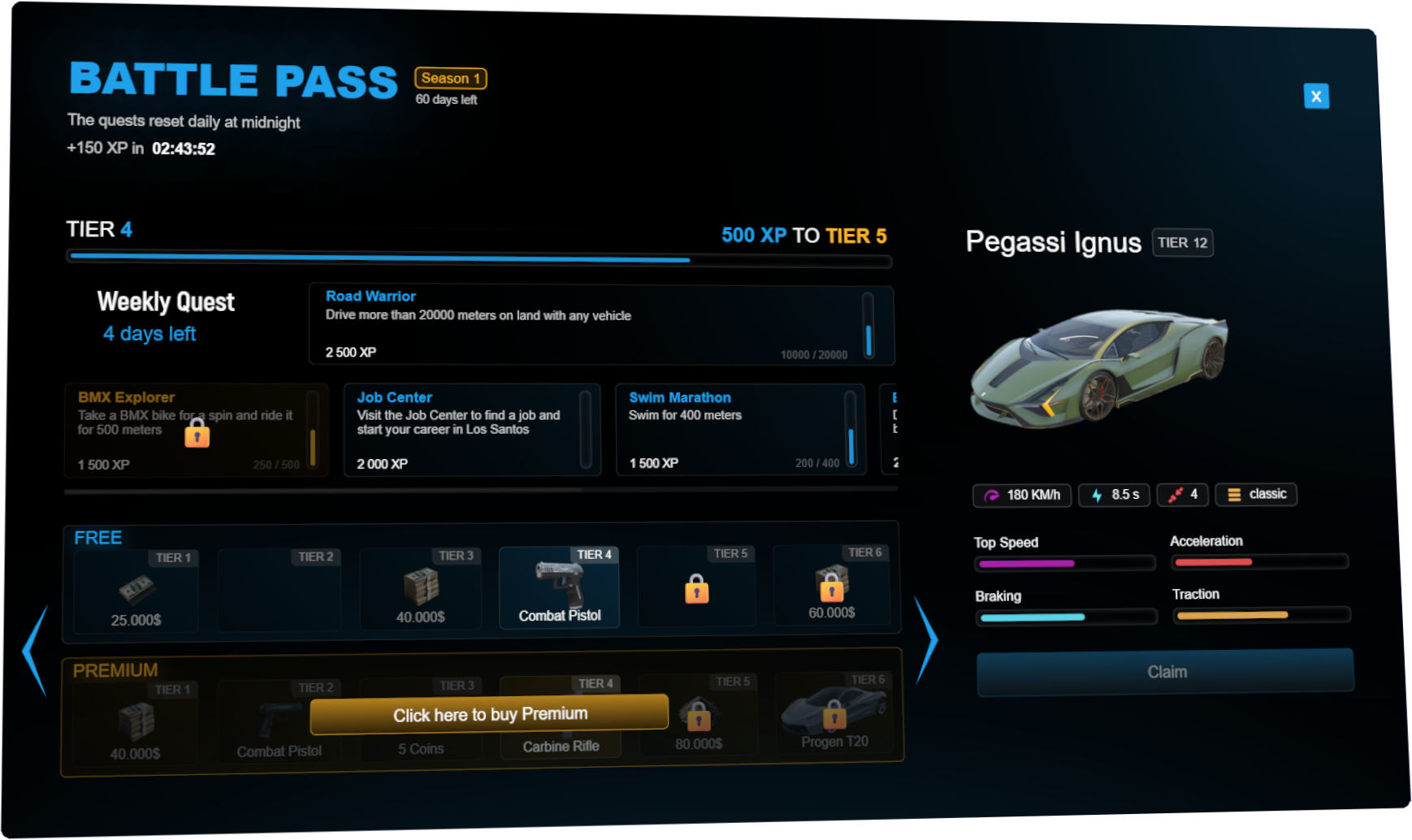Select the free Tier 3 40.000$ reward
Screen dimensions: 1412x840
point(420,589)
